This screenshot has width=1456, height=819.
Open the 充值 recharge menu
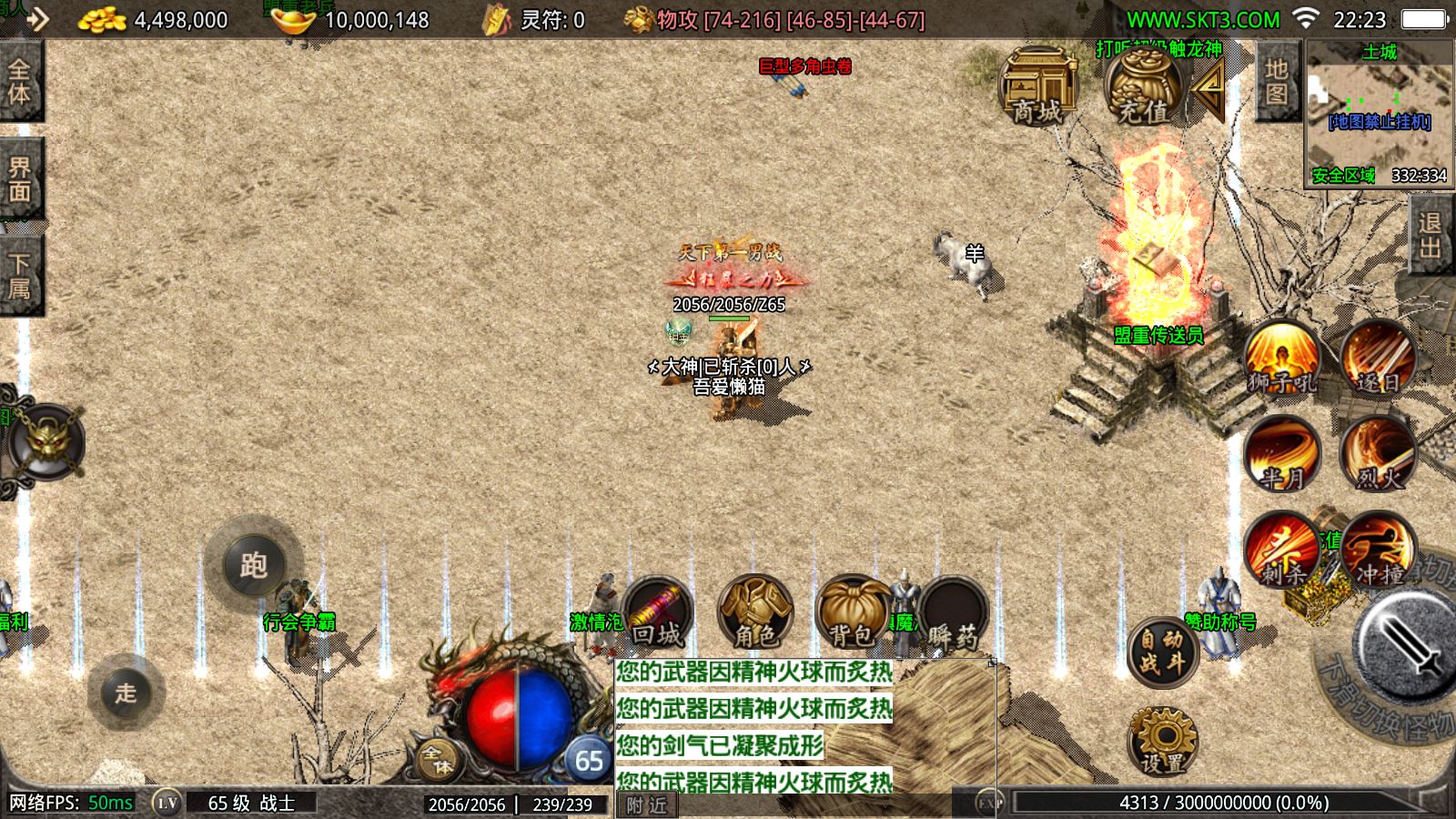pos(1143,88)
